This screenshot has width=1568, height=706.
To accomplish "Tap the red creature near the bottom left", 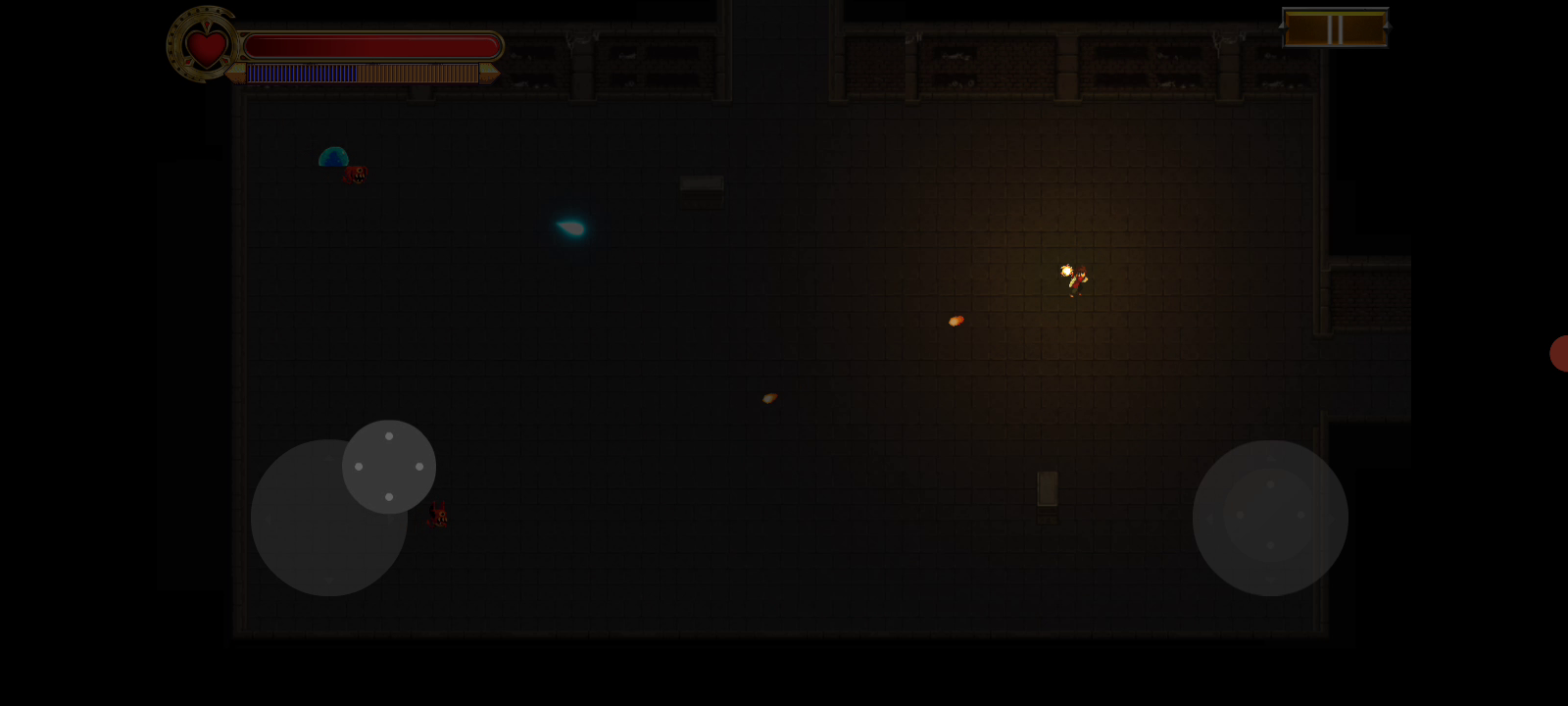I will pos(437,514).
